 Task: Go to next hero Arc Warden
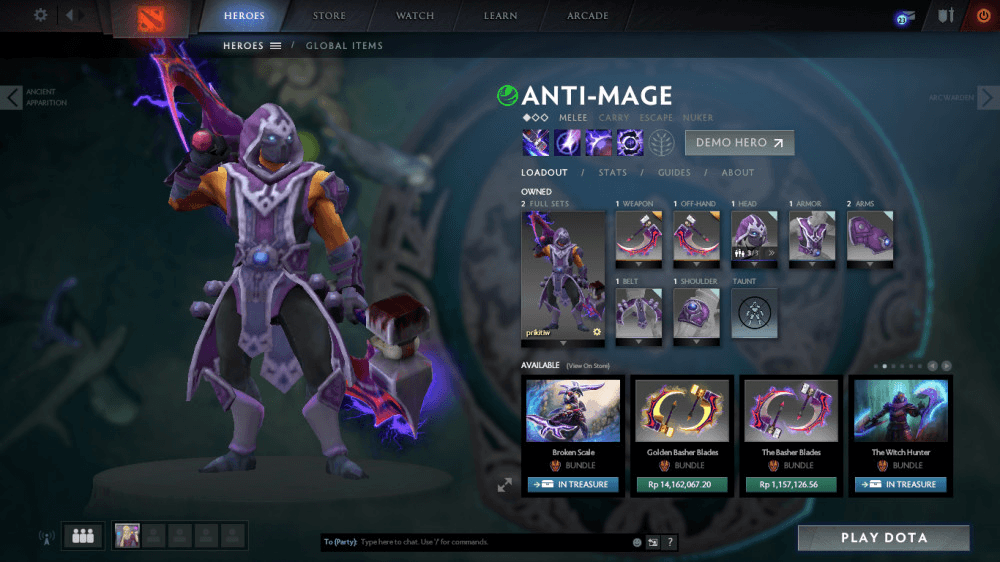986,97
